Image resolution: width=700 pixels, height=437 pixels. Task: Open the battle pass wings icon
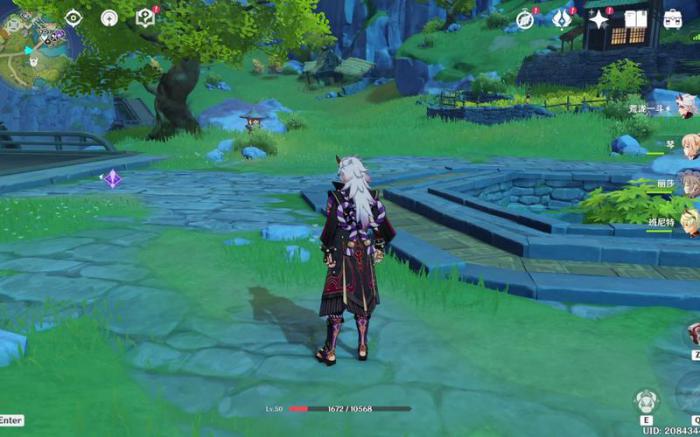point(562,19)
